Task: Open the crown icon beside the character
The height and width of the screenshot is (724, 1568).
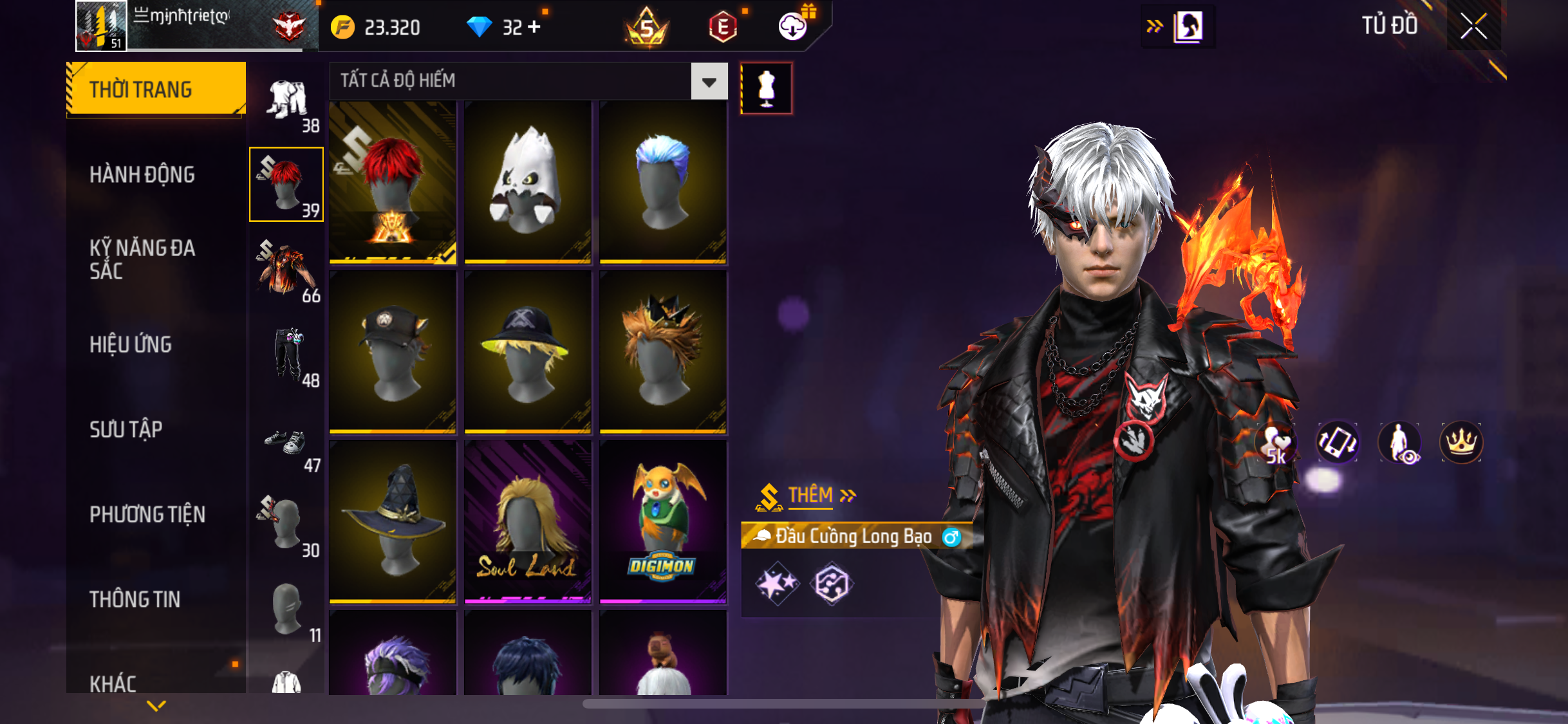Action: (x=1461, y=442)
